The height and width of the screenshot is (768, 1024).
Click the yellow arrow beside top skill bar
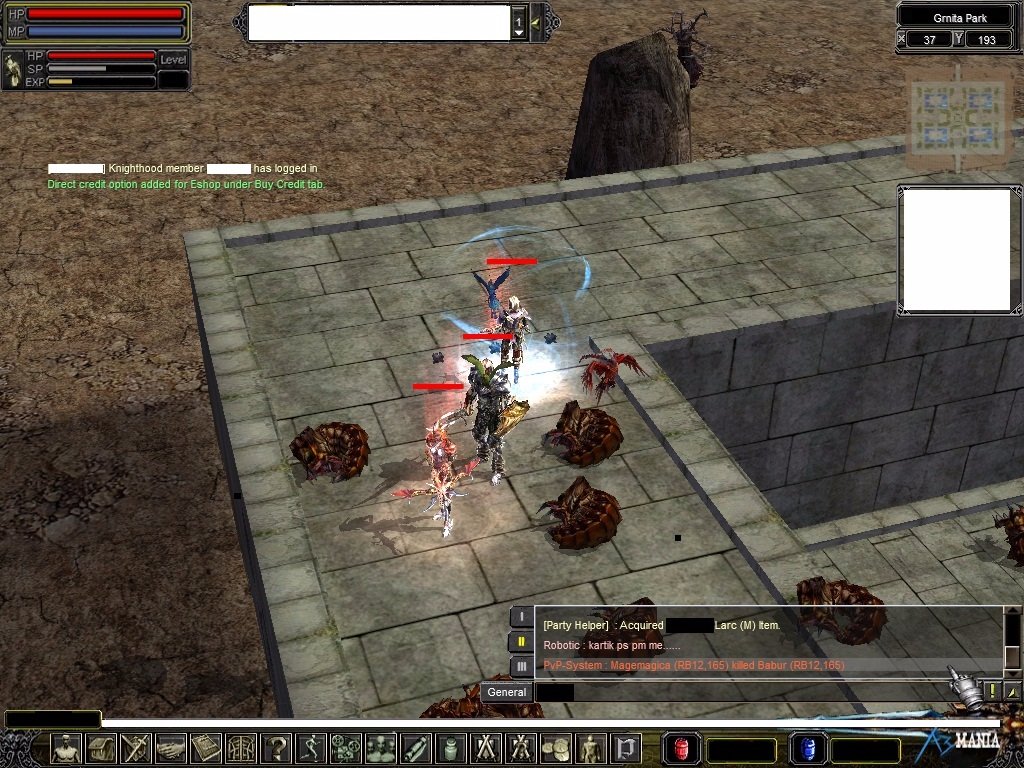(x=537, y=22)
